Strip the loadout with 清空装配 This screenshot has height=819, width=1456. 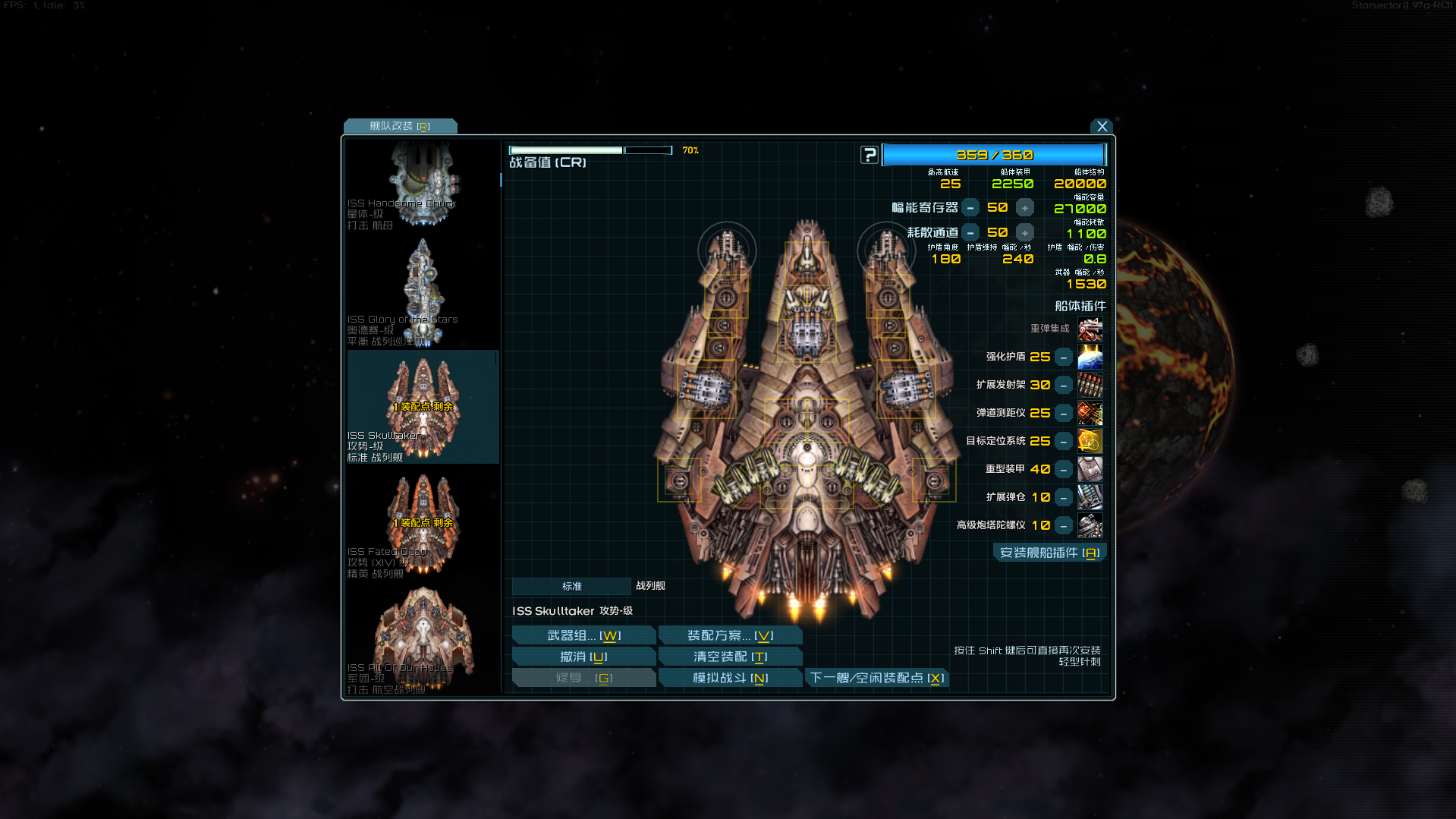click(730, 657)
